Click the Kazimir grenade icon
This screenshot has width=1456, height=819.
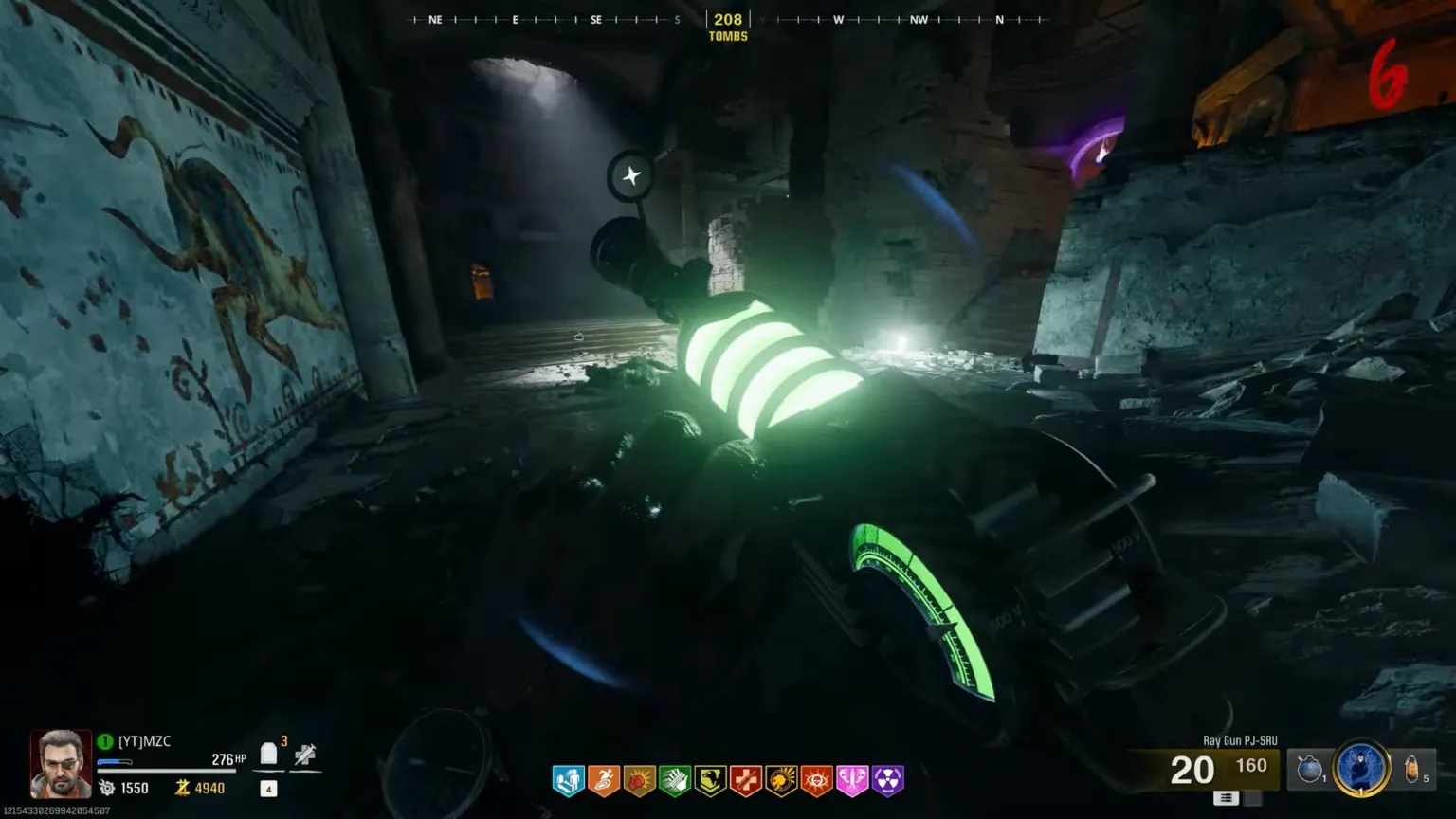tap(1310, 768)
